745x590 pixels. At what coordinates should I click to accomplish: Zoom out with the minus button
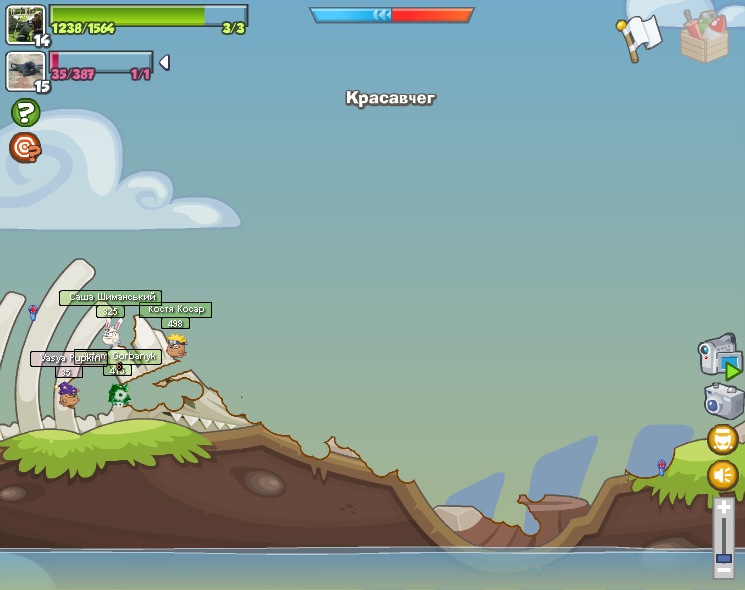click(x=724, y=571)
